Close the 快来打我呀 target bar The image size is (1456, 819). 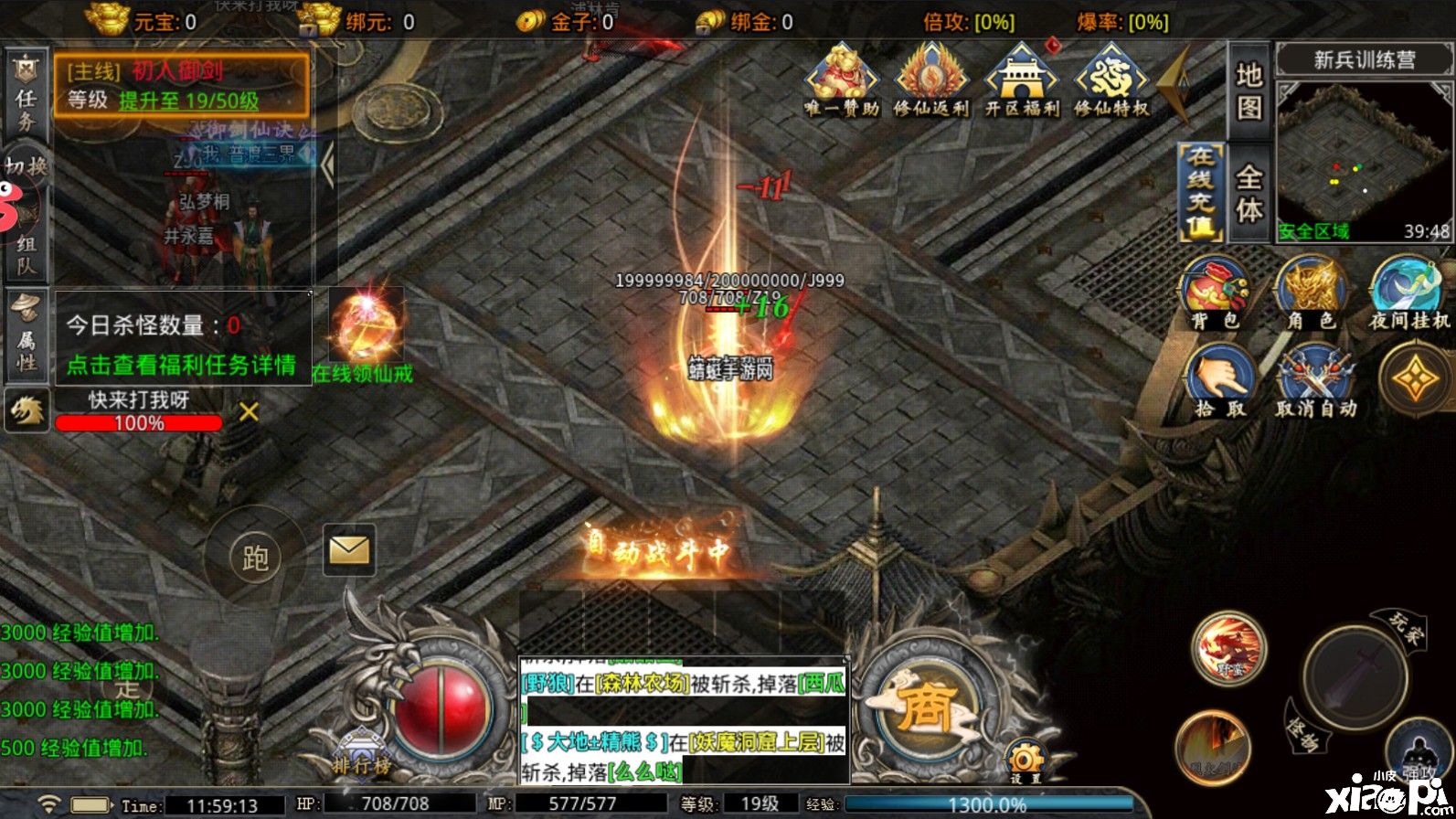pos(249,412)
